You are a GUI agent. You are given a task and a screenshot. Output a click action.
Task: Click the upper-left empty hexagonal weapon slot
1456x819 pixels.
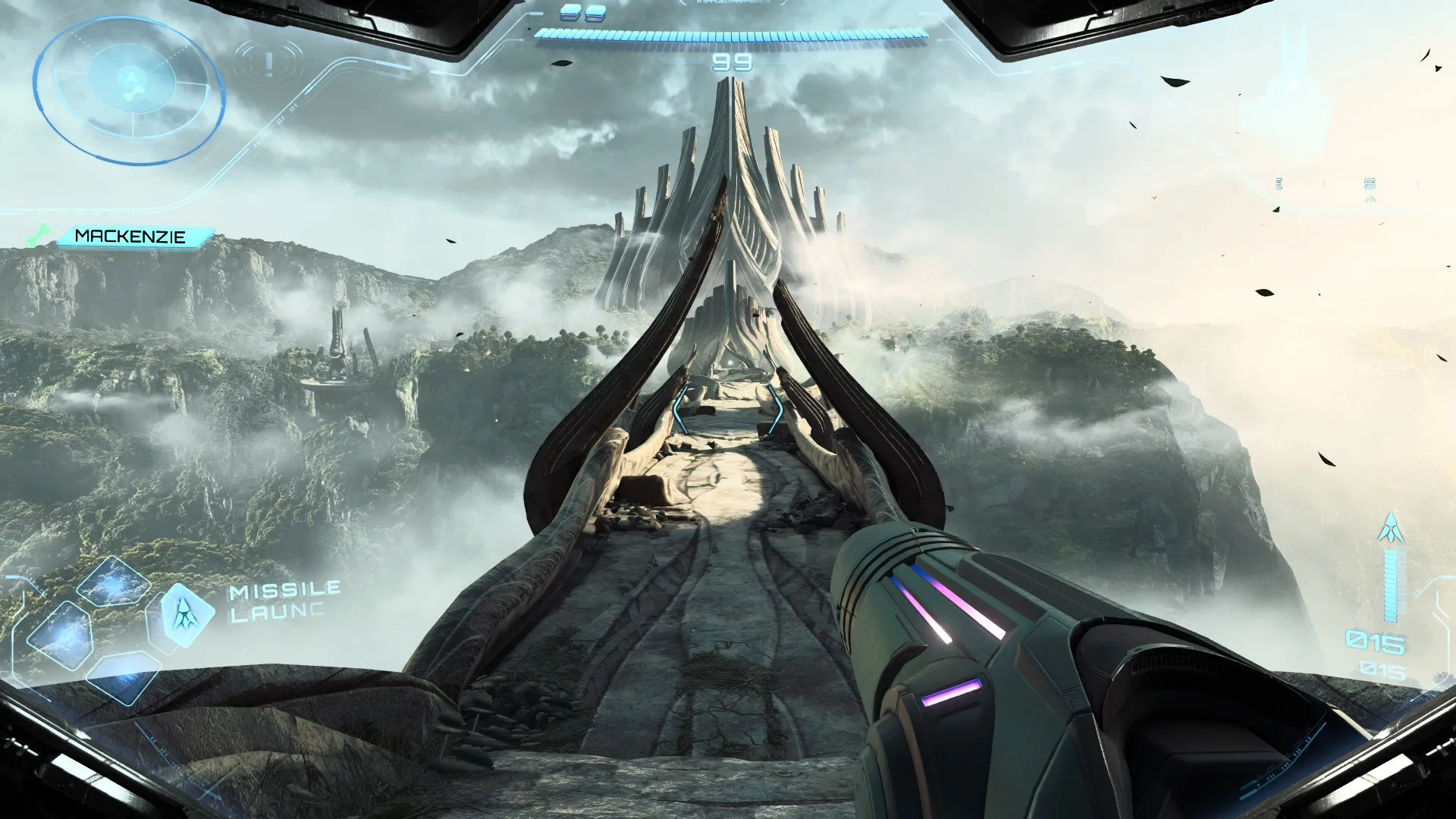[x=111, y=581]
